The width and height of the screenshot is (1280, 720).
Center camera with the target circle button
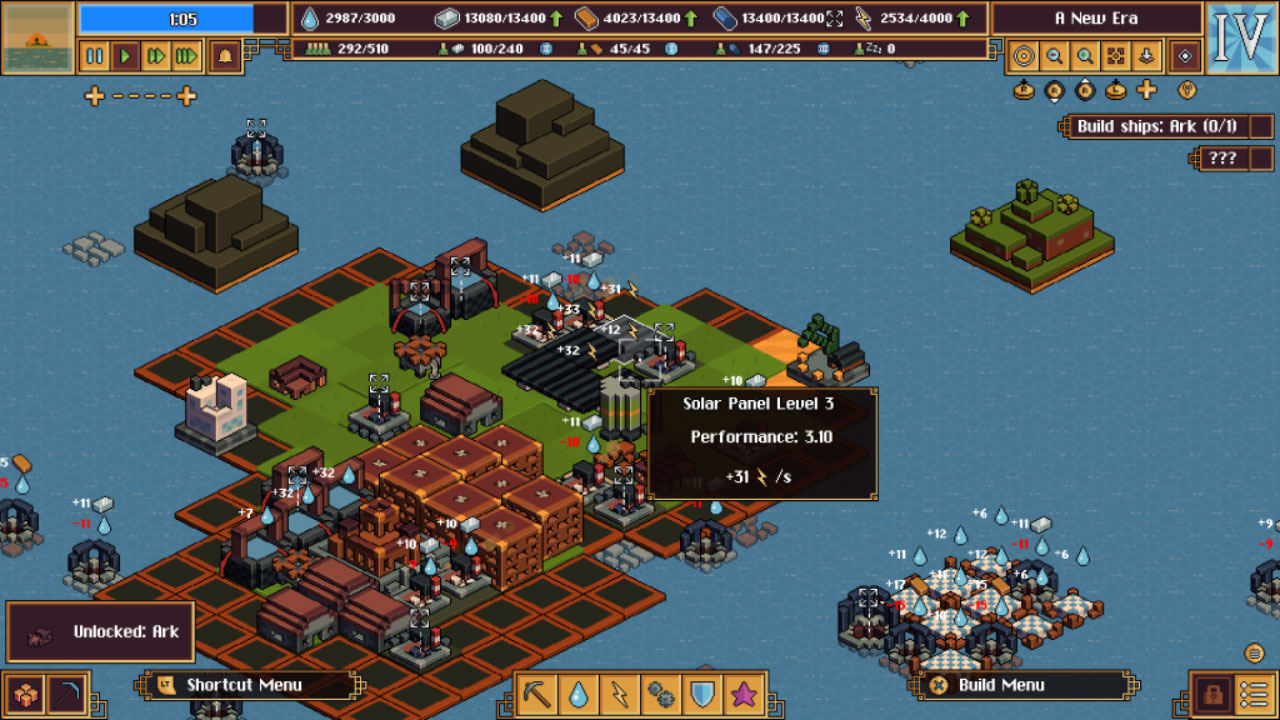coord(1023,56)
